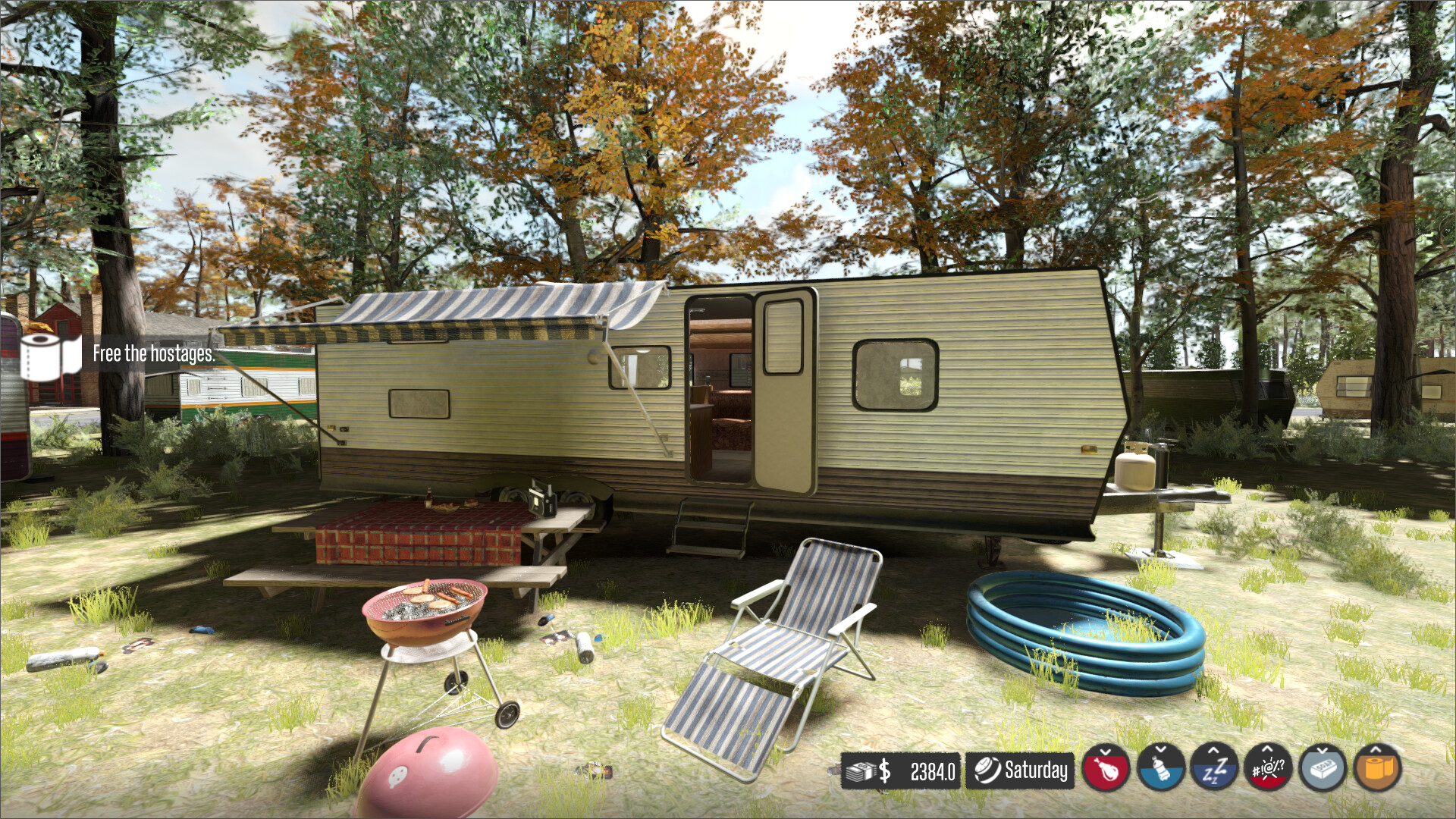1456x819 pixels.
Task: Select the drumstick hunger icon
Action: point(1106,770)
